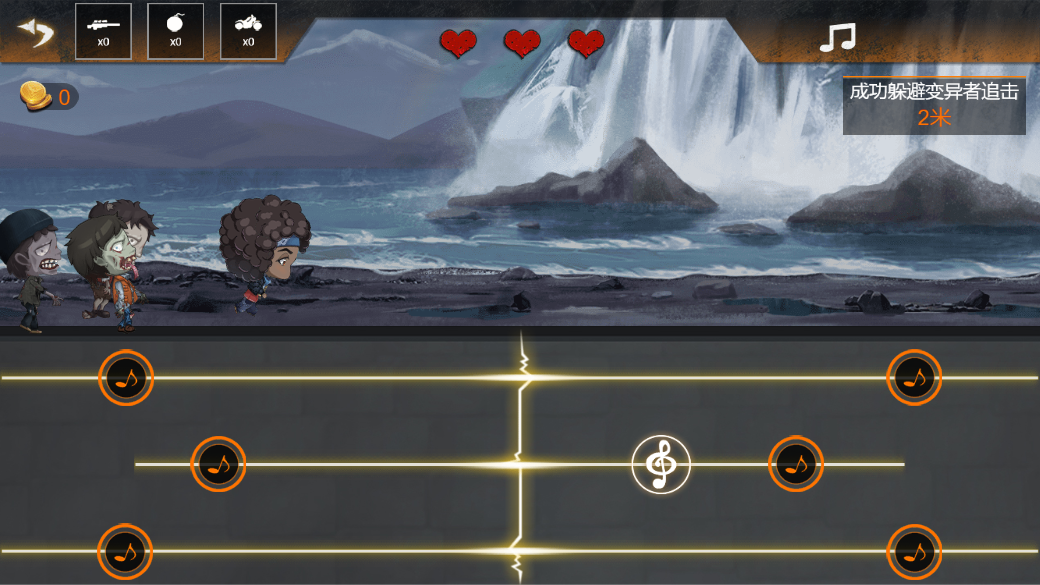Click the back arrow button
1040x585 pixels.
[36, 33]
